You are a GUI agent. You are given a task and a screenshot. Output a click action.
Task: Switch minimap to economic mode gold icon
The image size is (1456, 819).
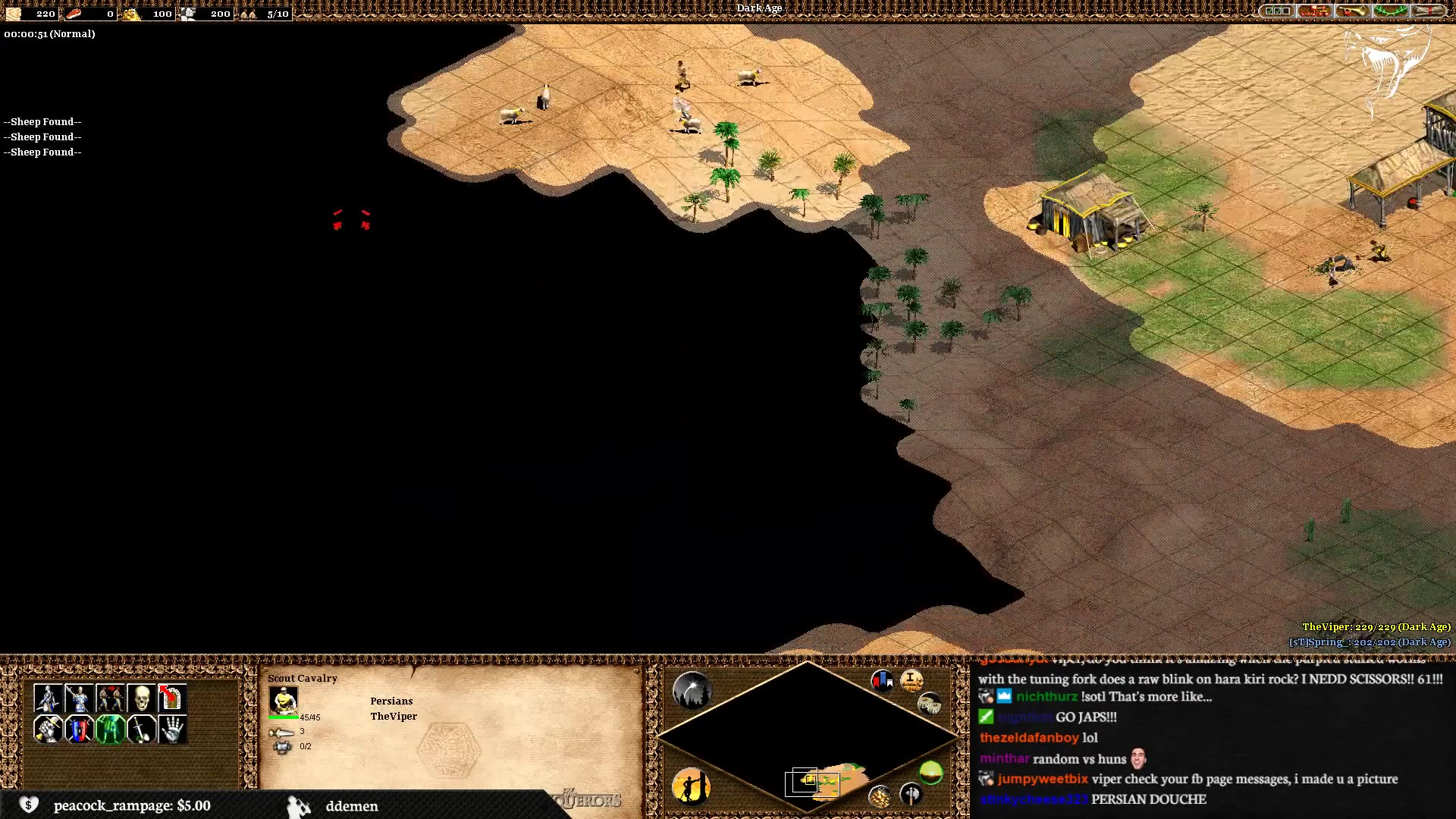tap(880, 796)
